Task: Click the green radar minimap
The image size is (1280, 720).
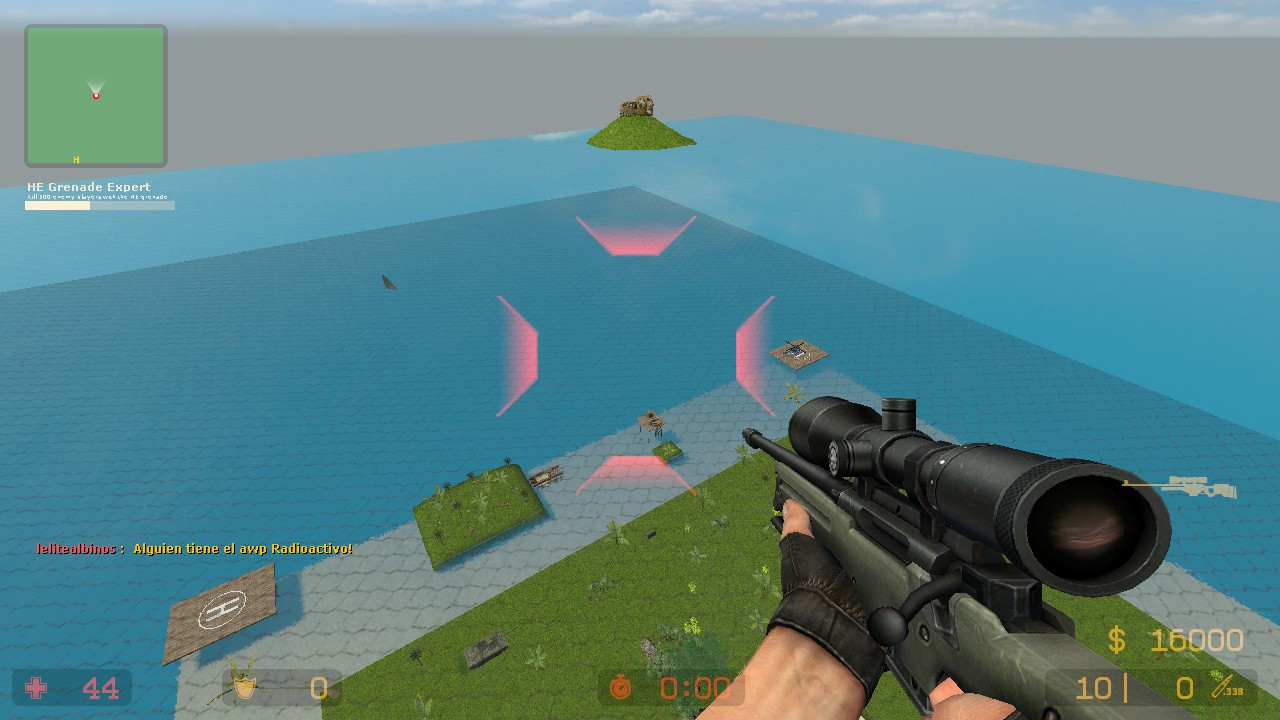Action: pos(96,96)
